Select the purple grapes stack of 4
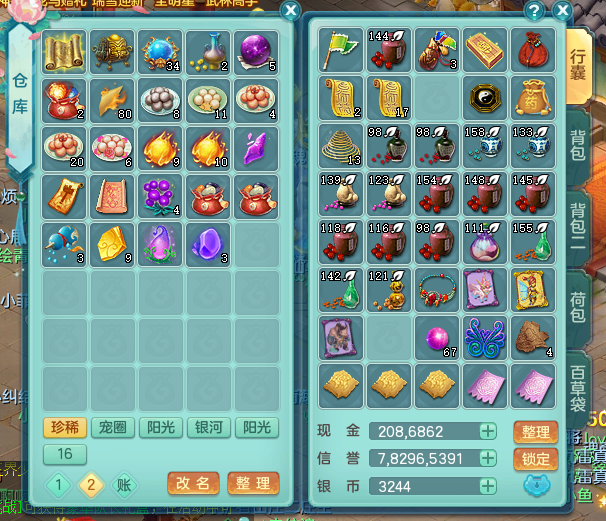Image resolution: width=606 pixels, height=521 pixels. point(161,195)
